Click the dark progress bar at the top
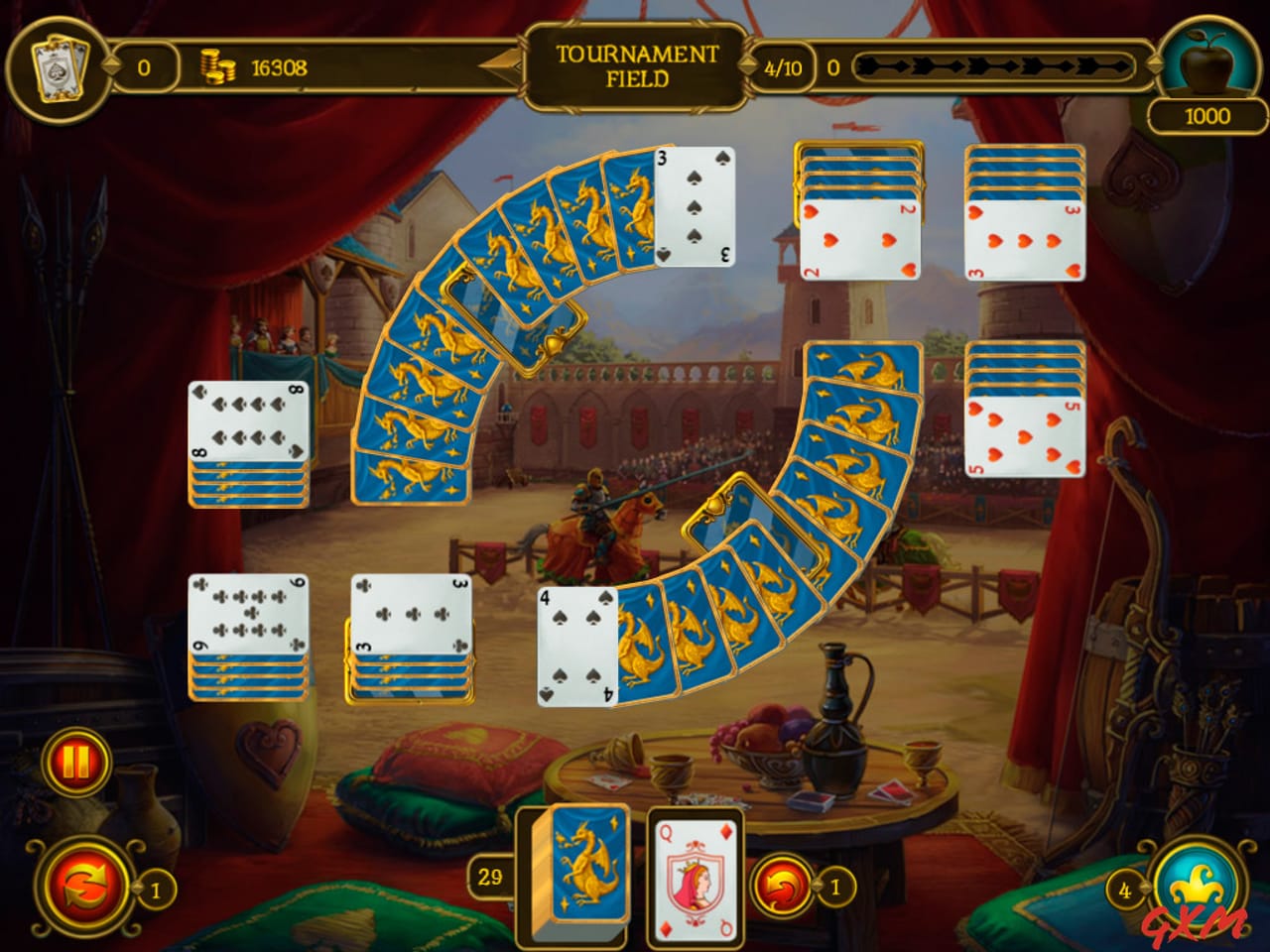This screenshot has height=952, width=1270. coord(992,67)
